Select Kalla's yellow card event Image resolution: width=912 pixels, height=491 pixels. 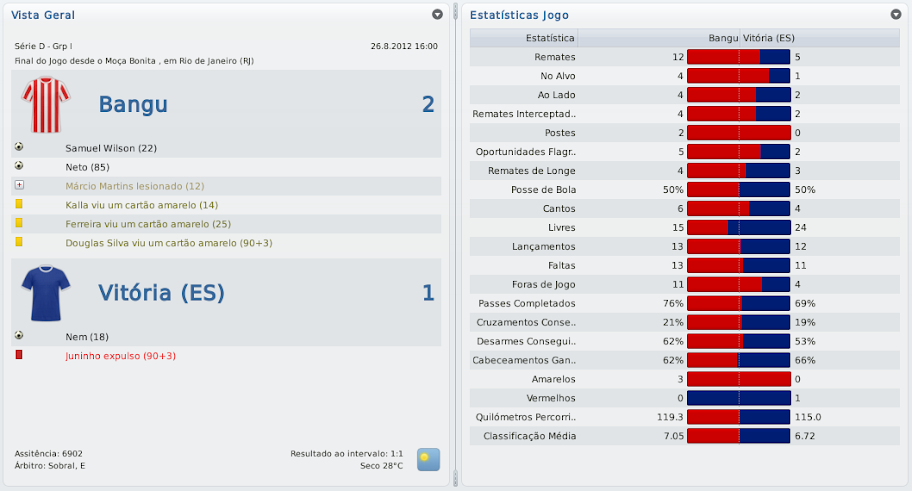click(x=141, y=205)
